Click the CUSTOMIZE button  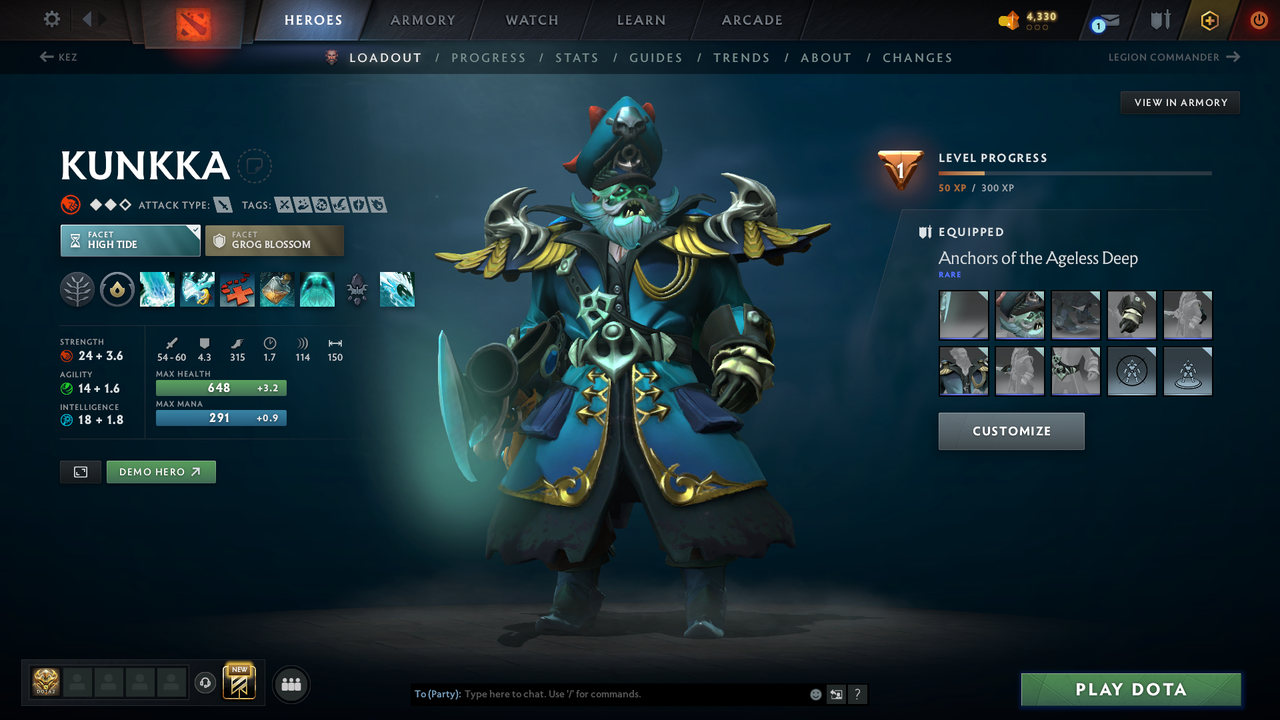click(1011, 431)
